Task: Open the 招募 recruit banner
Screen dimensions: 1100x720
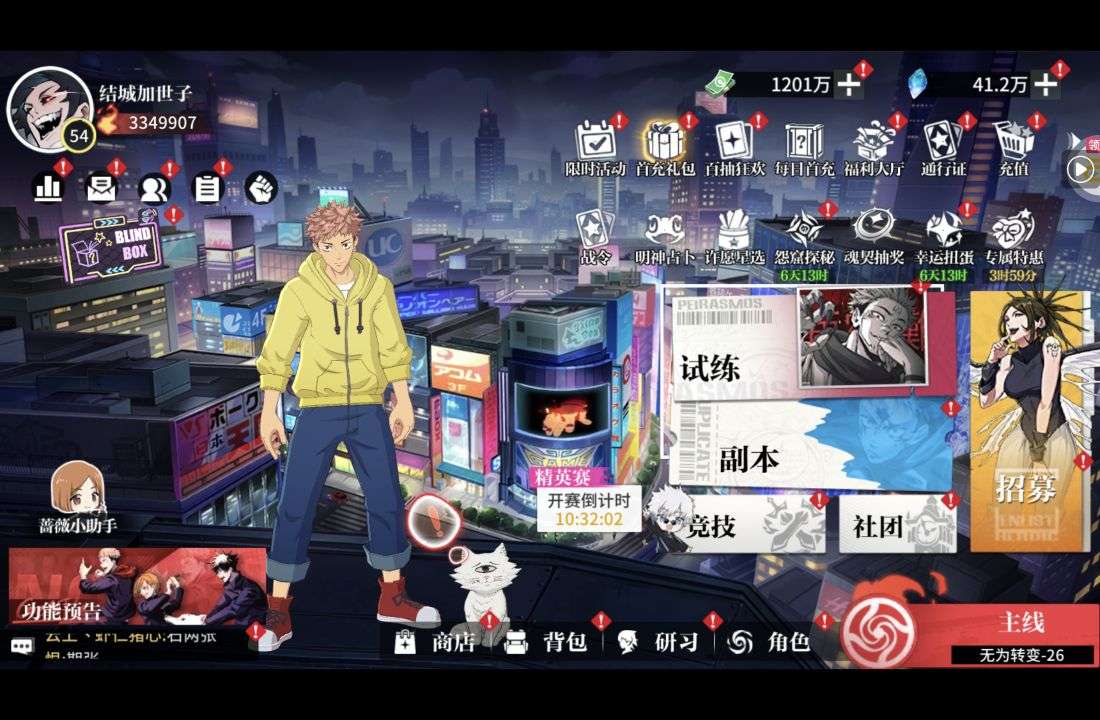Action: pos(1027,440)
